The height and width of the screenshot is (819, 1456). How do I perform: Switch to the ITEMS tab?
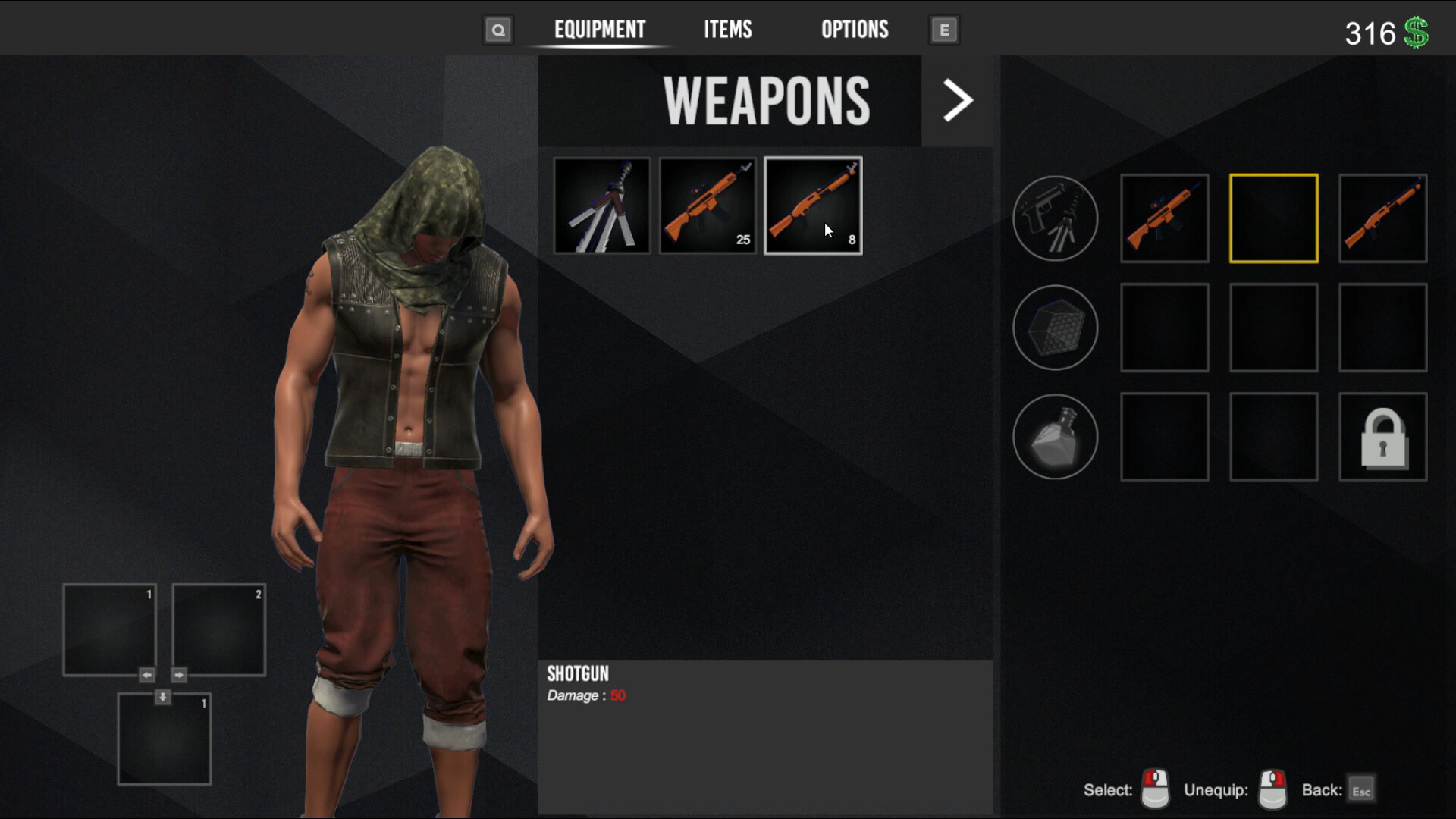click(727, 30)
